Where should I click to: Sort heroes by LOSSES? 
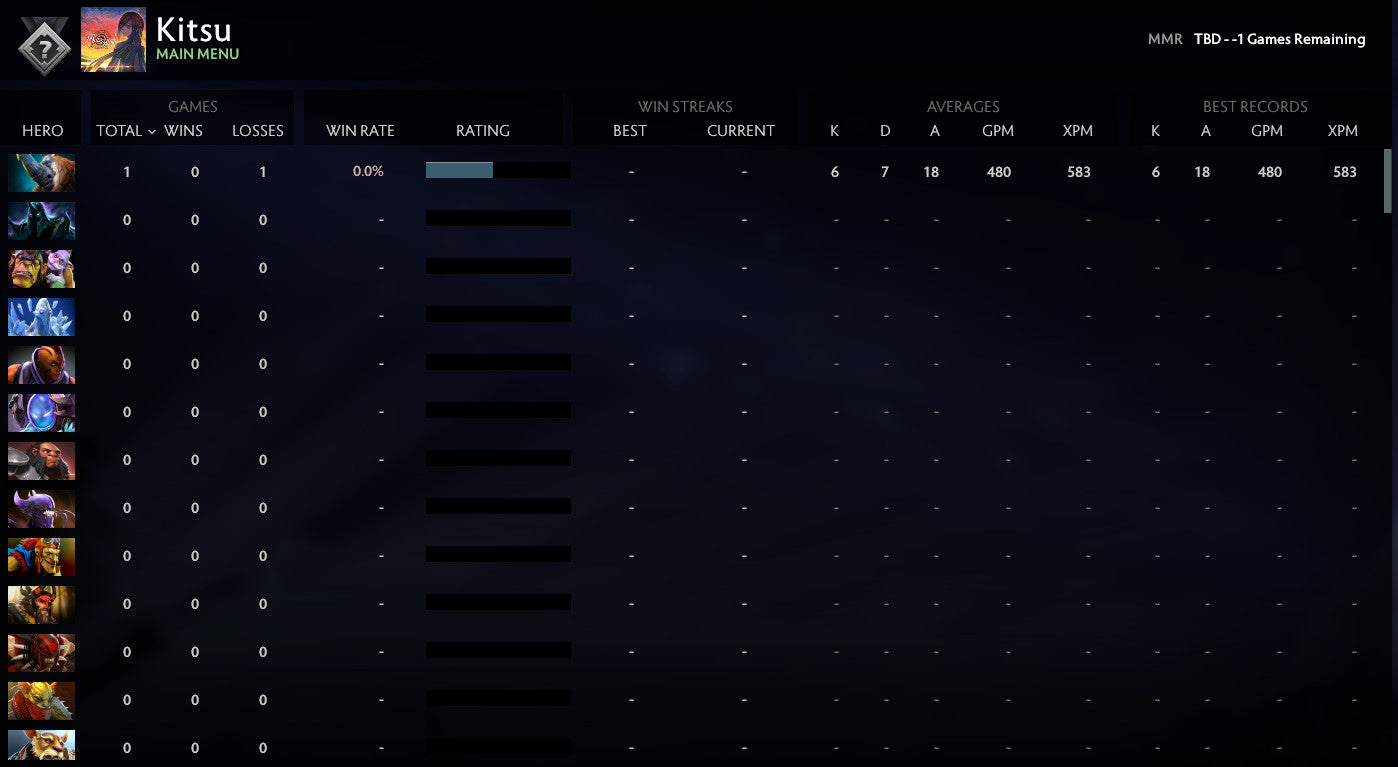[257, 130]
